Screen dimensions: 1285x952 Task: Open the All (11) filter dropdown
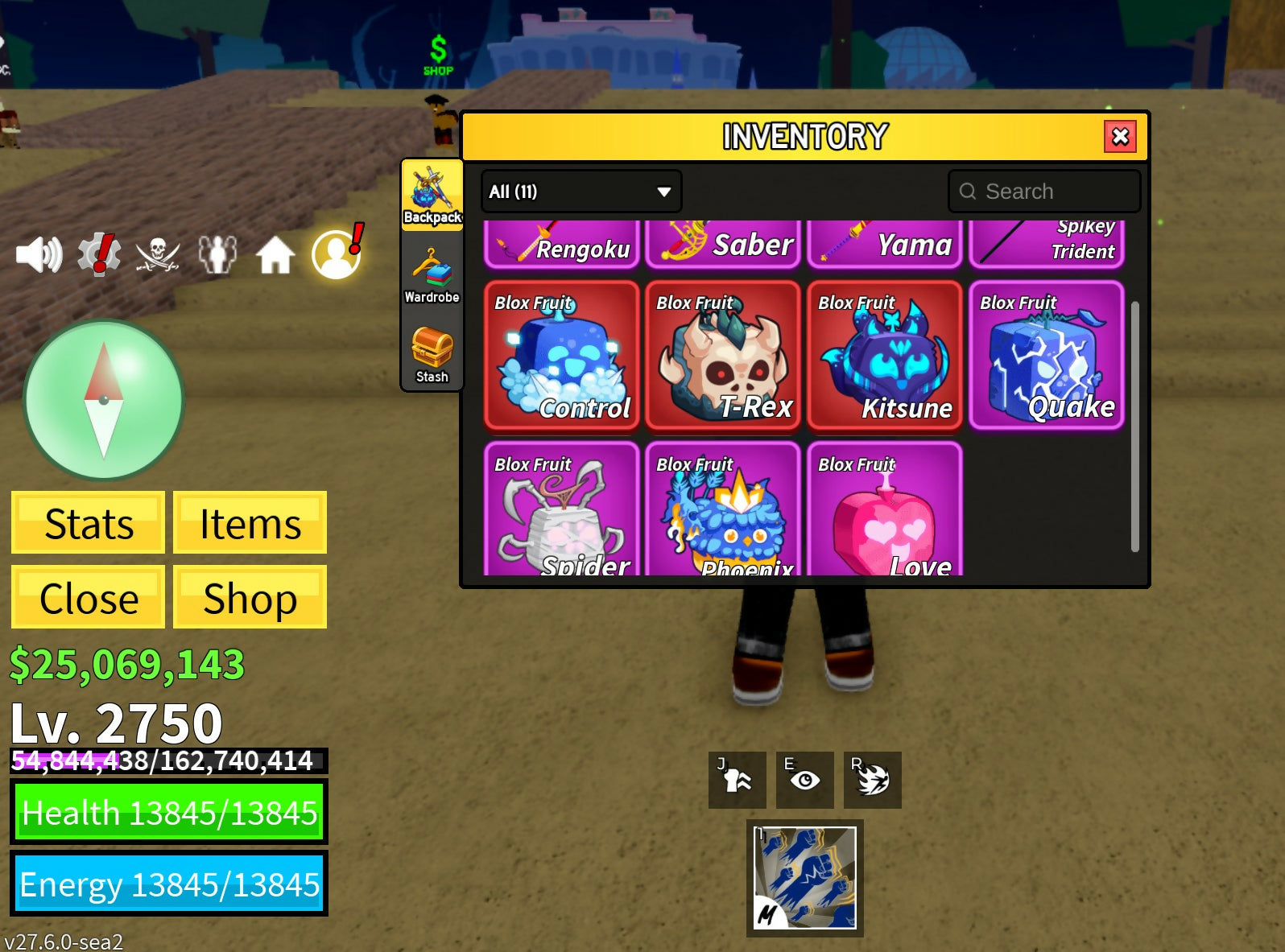click(x=581, y=192)
